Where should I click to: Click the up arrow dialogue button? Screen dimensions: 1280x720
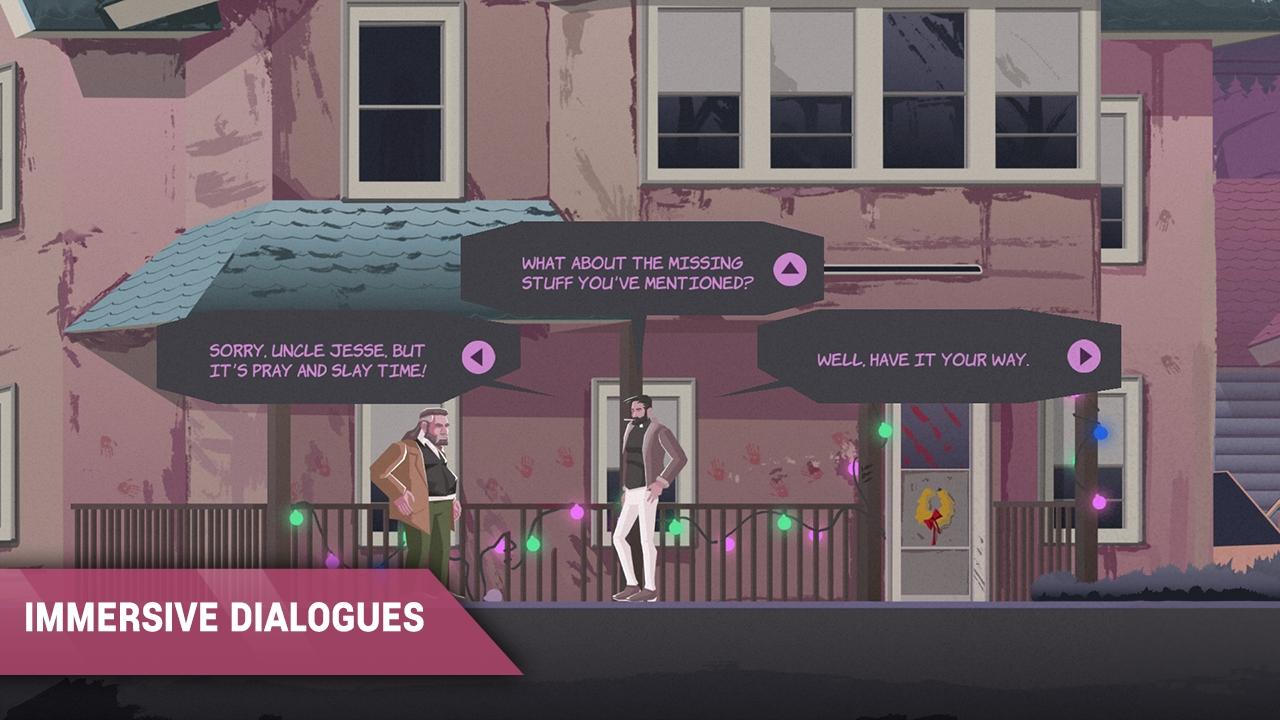click(789, 269)
